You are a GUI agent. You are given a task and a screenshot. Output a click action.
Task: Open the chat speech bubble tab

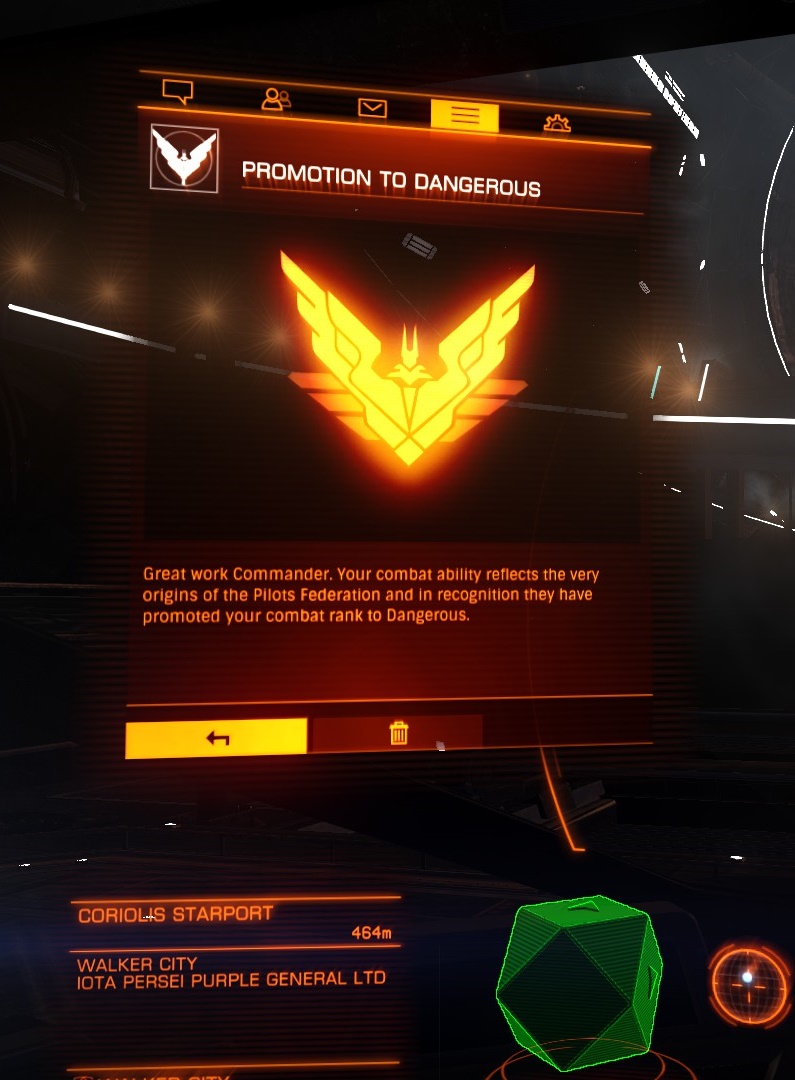coord(177,93)
